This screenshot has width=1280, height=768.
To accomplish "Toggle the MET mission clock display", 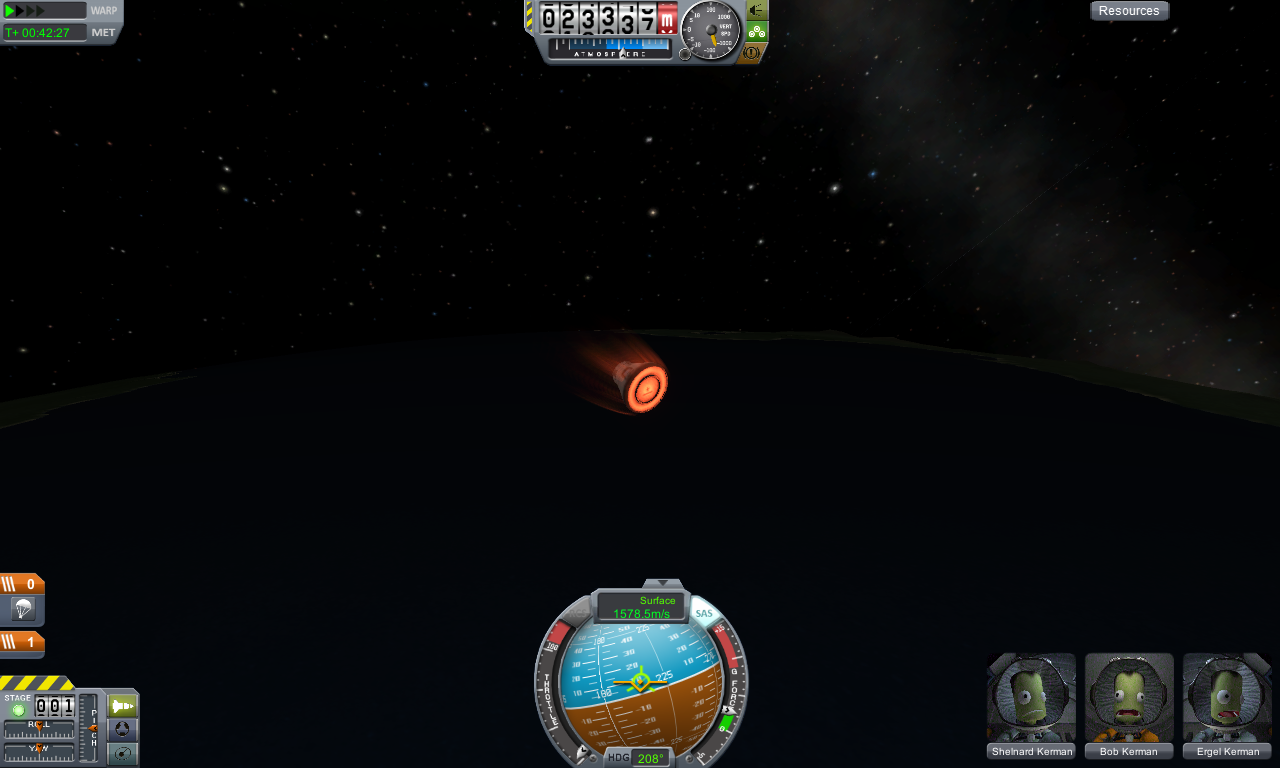I will pyautogui.click(x=104, y=32).
